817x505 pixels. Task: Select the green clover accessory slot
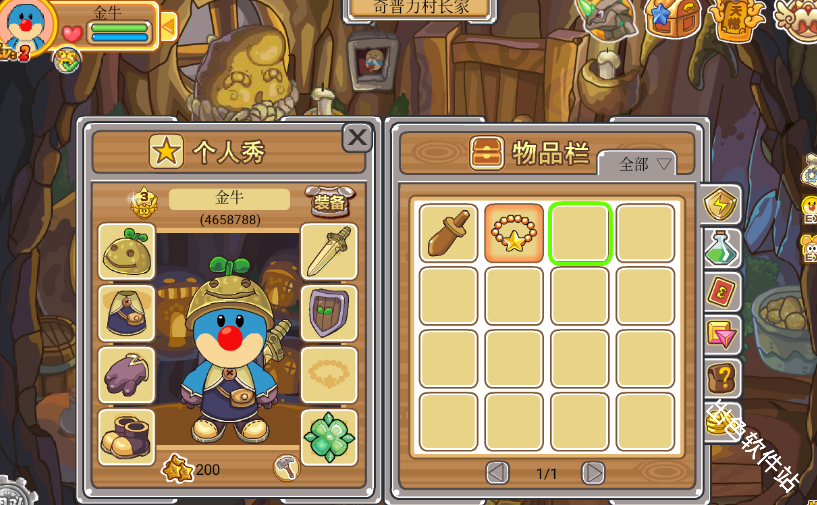point(329,437)
